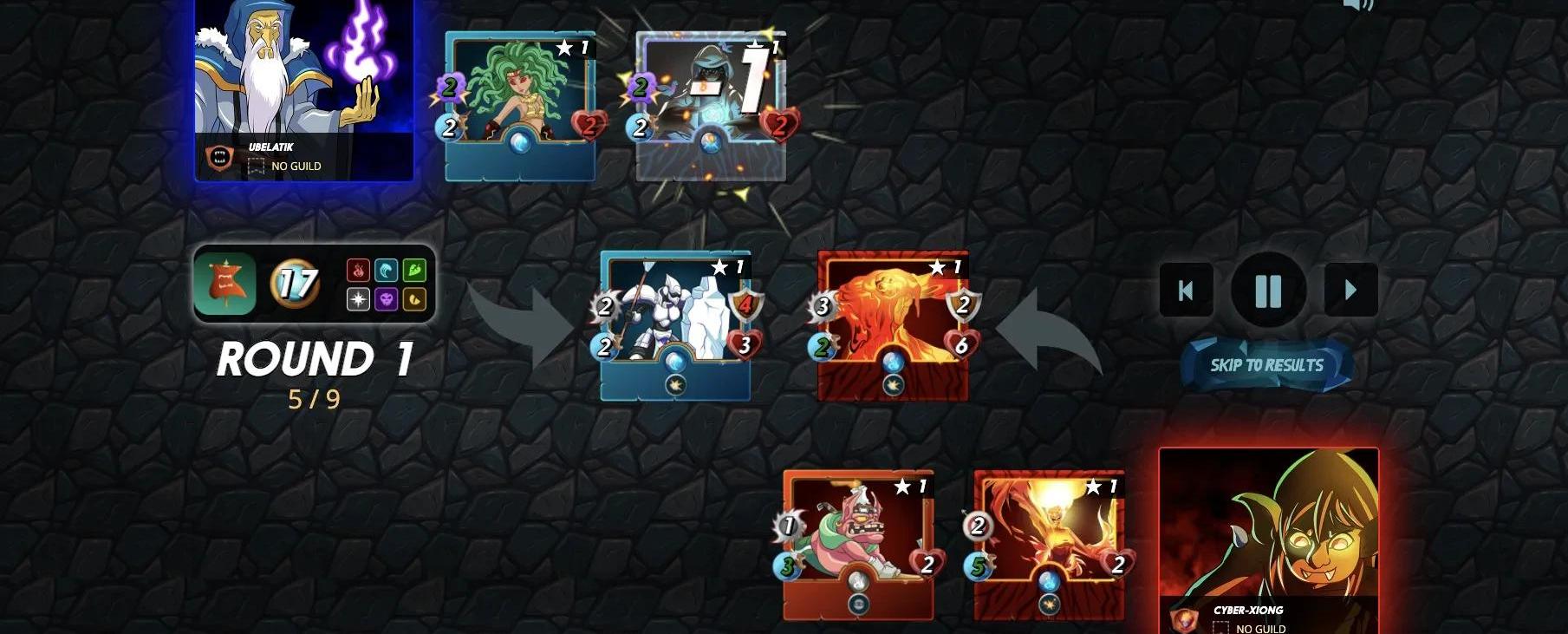
Task: Advance to next battle step
Action: pos(1350,291)
